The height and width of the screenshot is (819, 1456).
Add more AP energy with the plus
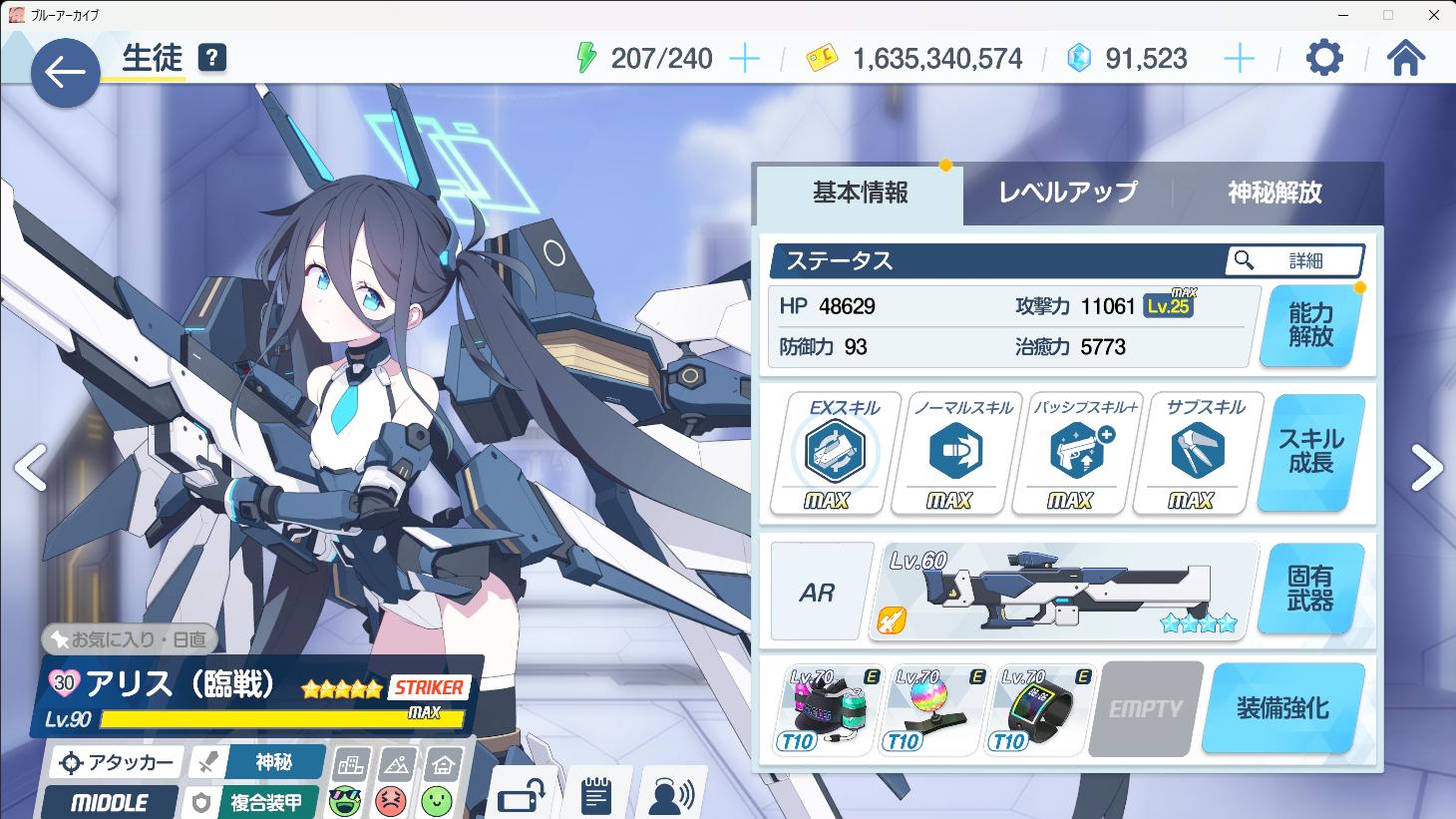744,59
